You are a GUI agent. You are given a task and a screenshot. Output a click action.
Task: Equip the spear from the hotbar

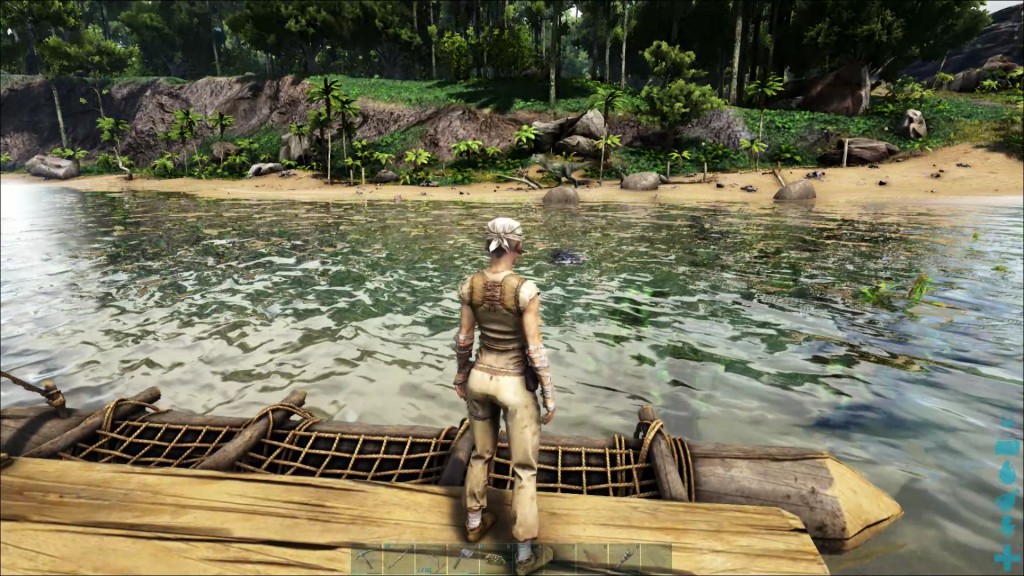pos(399,558)
